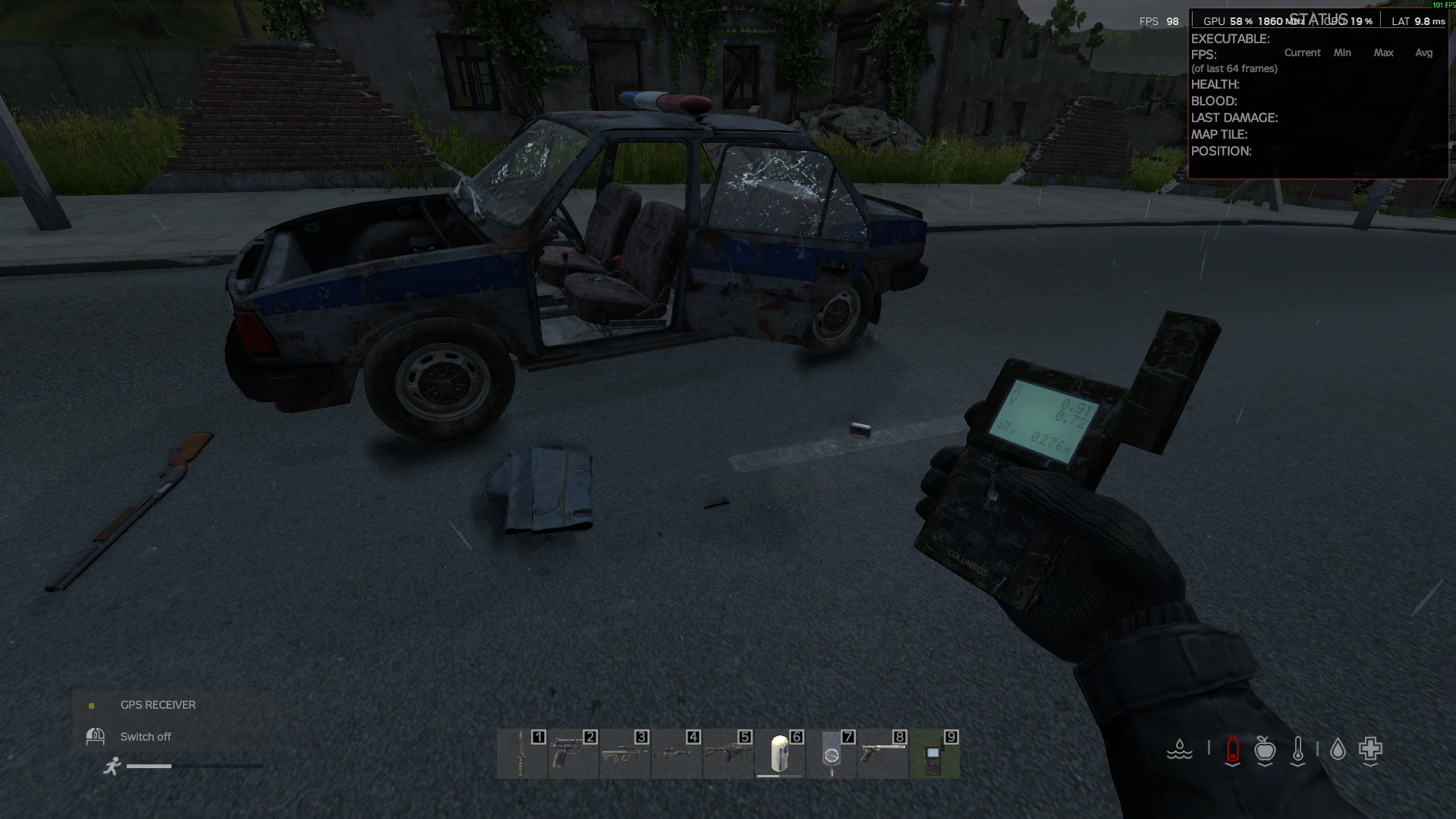1456x819 pixels.
Task: Click the medical cross health icon
Action: [x=1370, y=750]
